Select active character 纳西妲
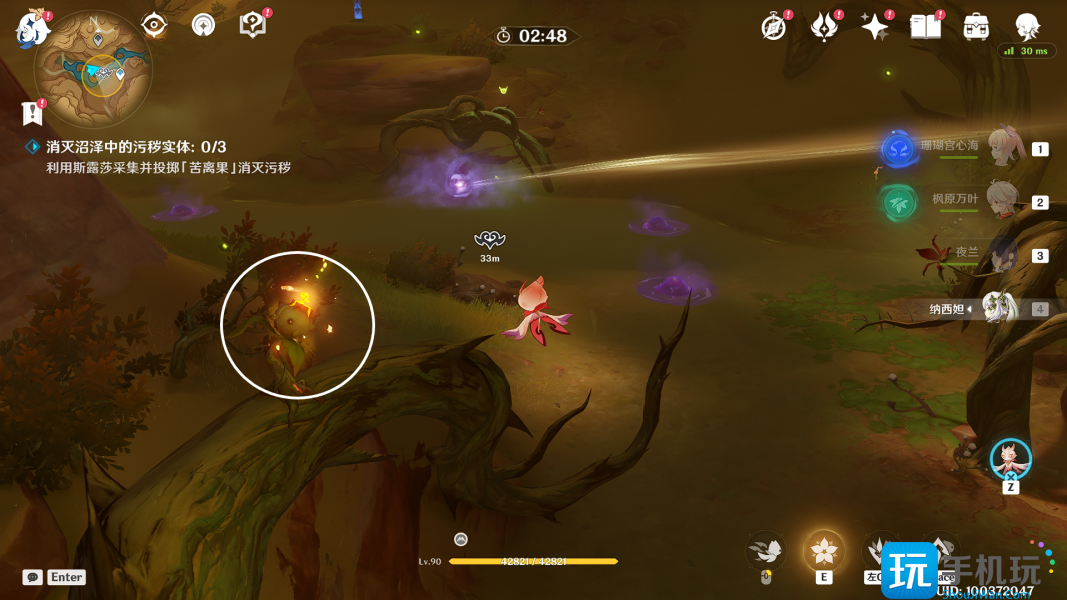1067x600 pixels. click(x=1000, y=308)
